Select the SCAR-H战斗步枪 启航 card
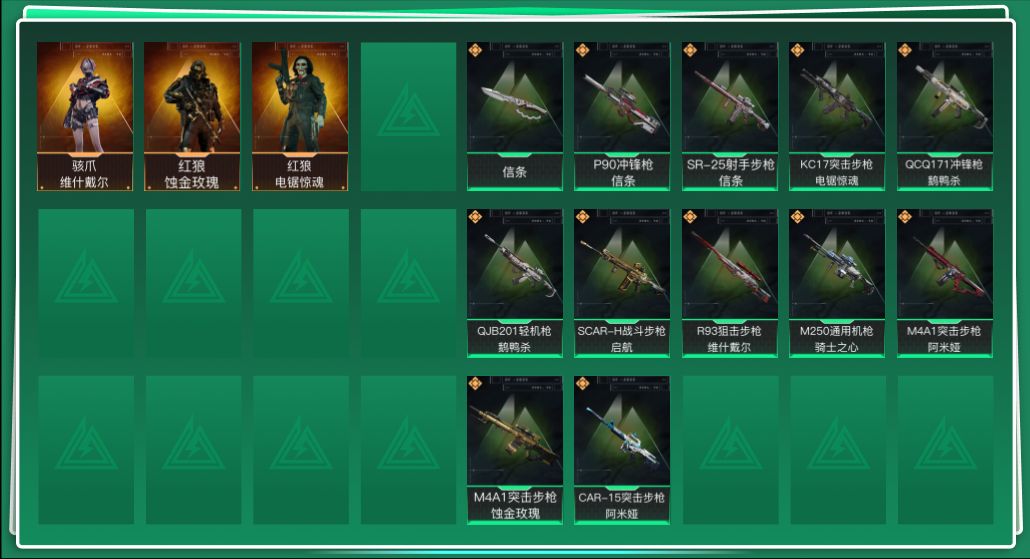The width and height of the screenshot is (1030, 559). point(622,282)
